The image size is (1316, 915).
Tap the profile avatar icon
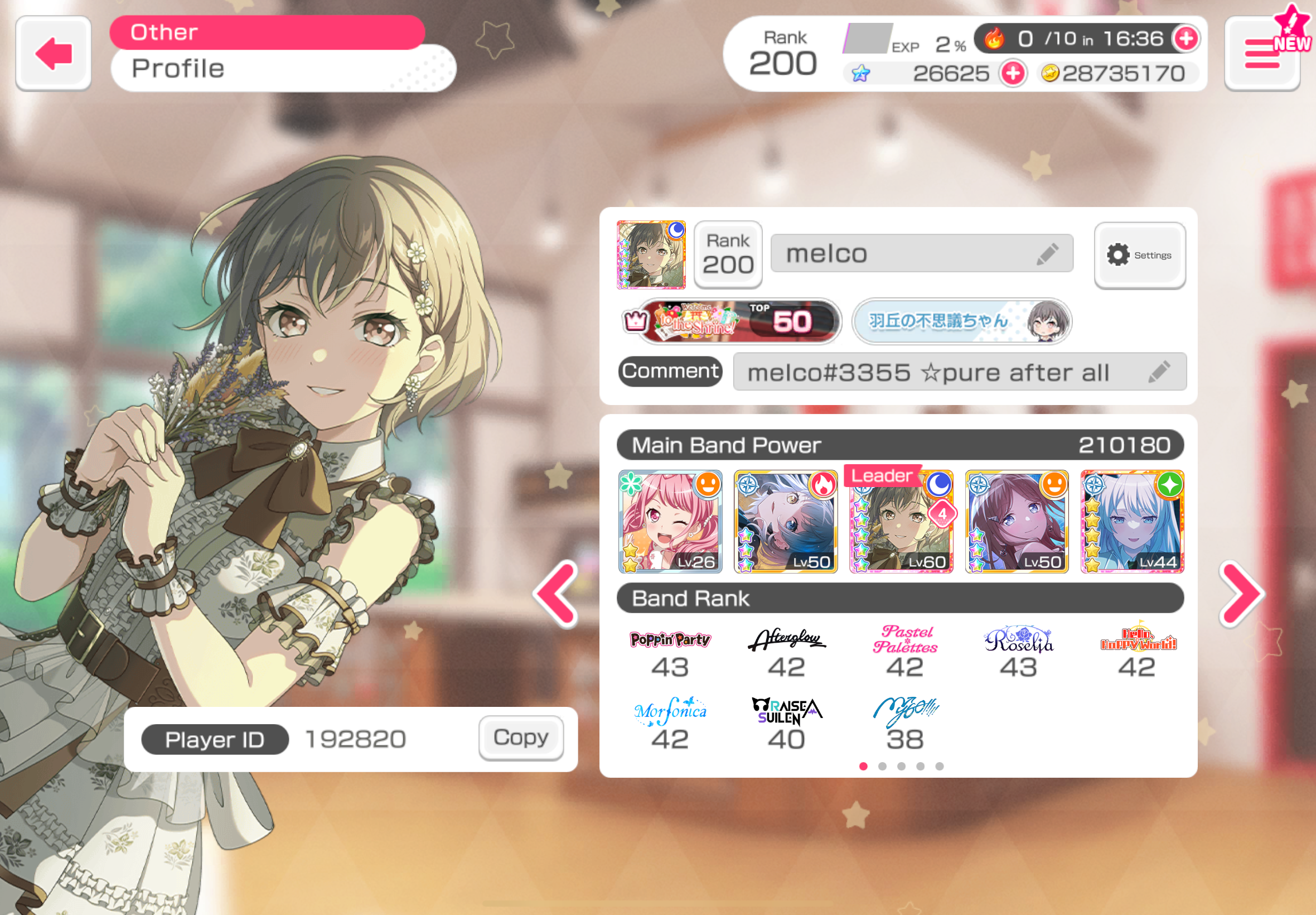[651, 254]
